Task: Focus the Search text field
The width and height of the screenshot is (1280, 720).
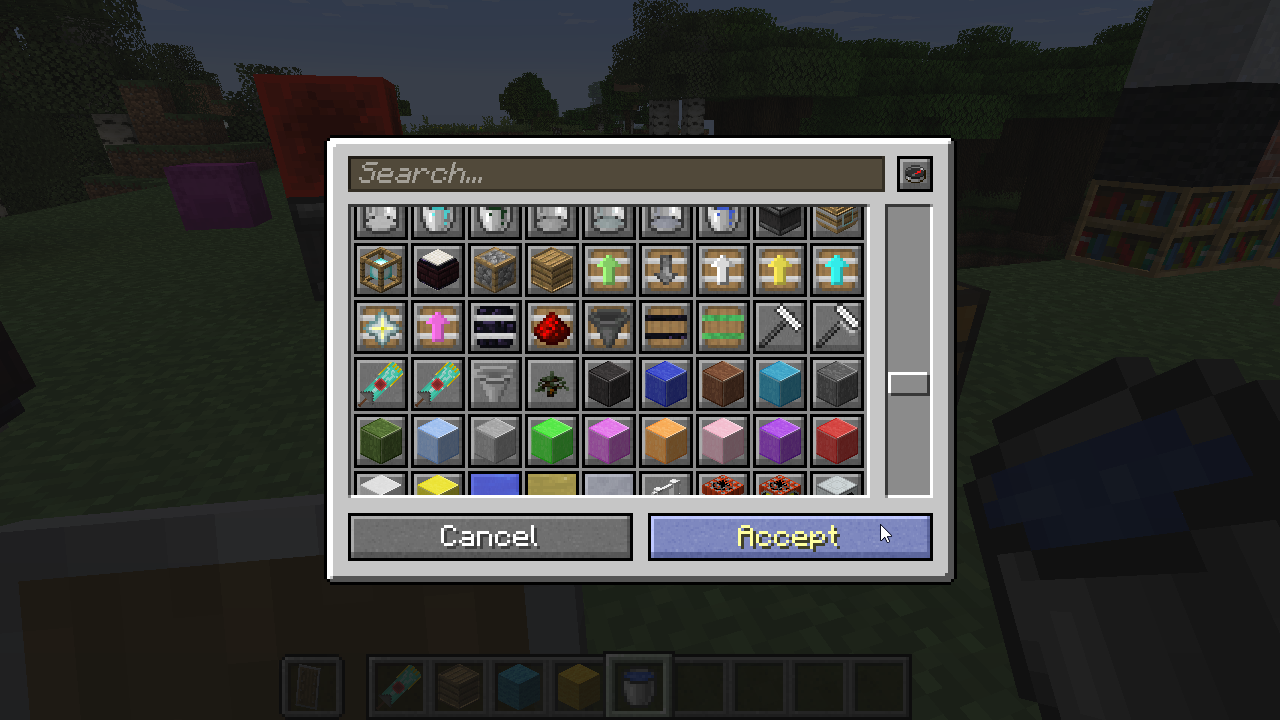Action: coord(616,174)
